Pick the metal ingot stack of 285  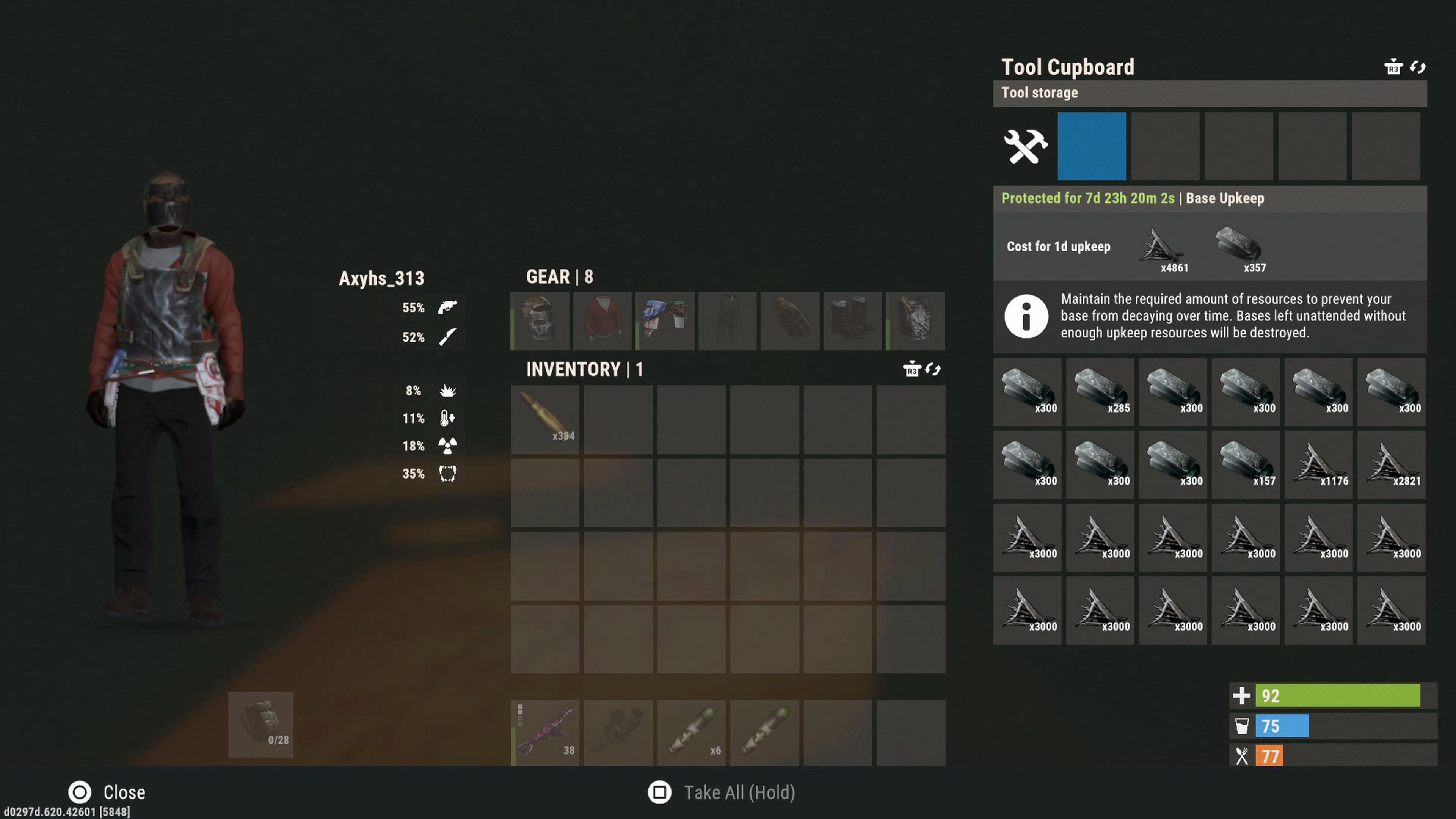click(x=1100, y=391)
